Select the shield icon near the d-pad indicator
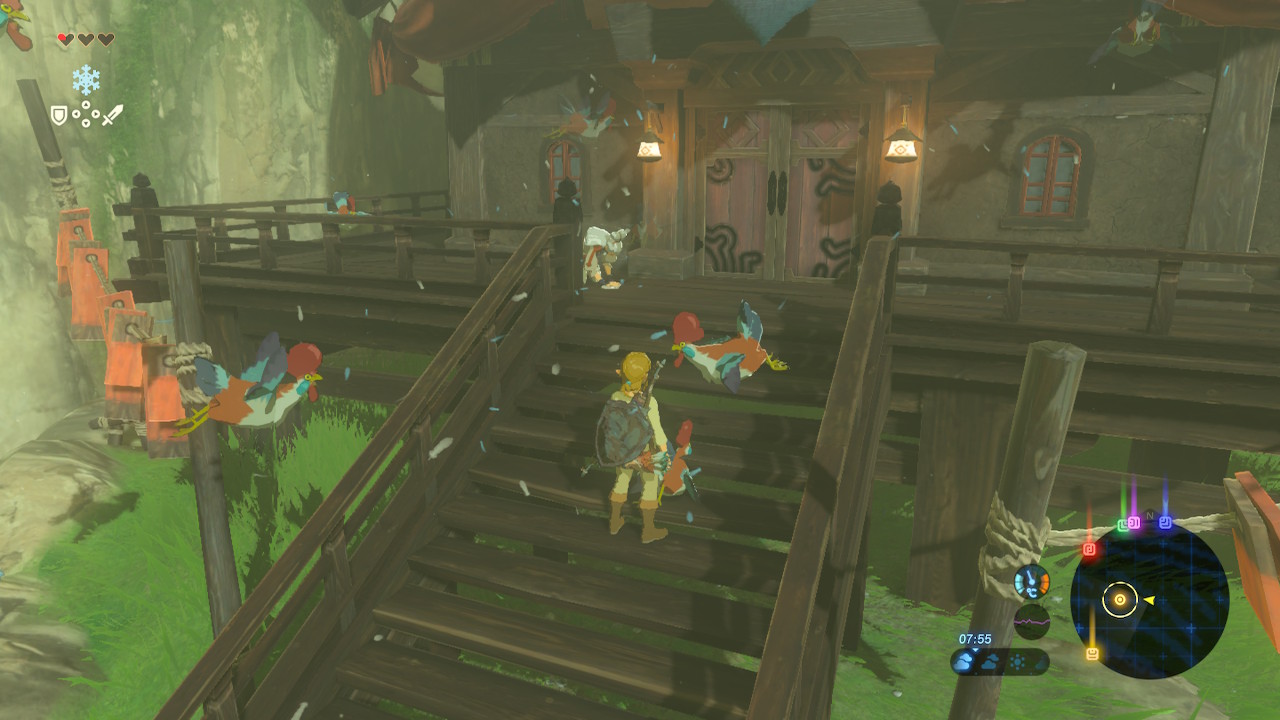 point(59,113)
